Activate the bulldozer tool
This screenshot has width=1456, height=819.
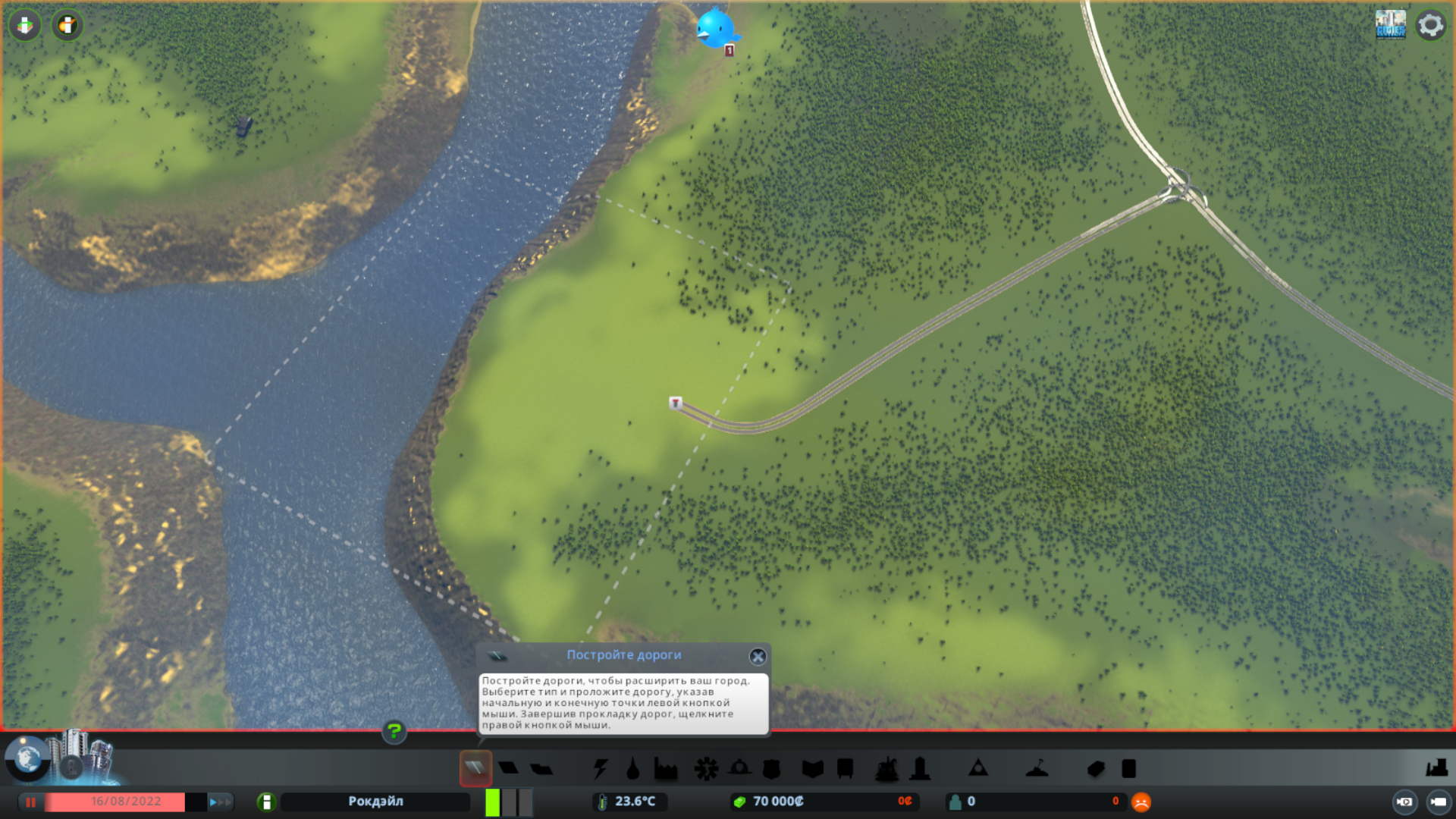tap(1436, 768)
